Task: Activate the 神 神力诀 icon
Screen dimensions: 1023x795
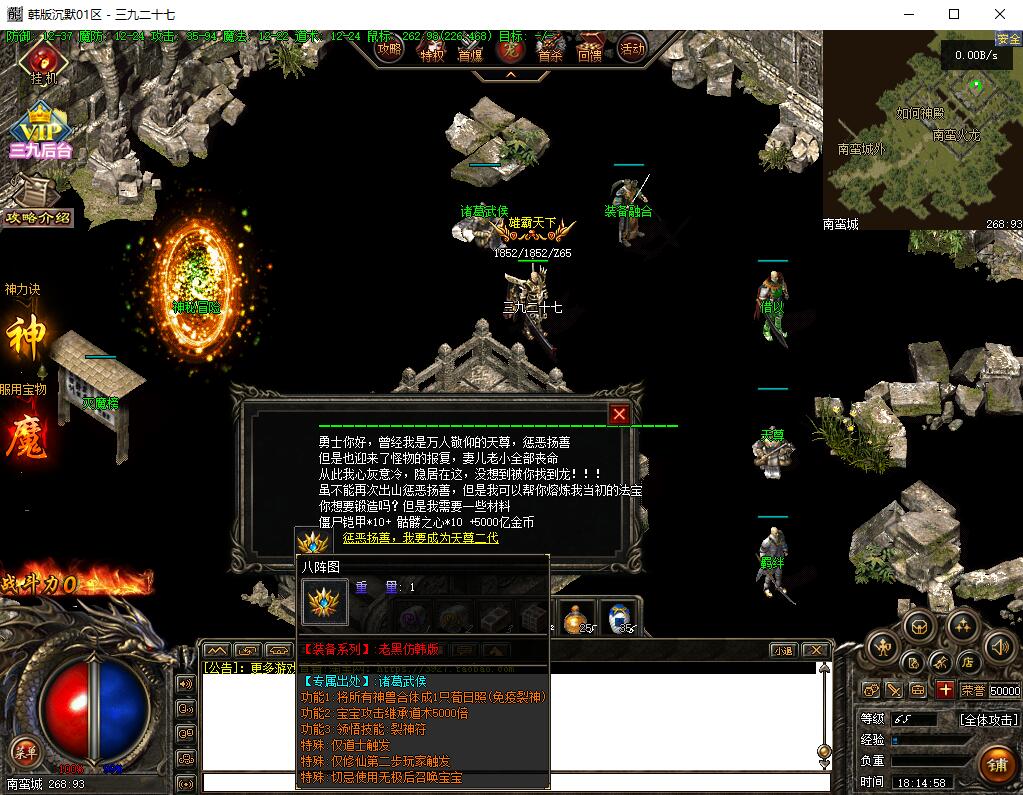Action: [x=27, y=336]
